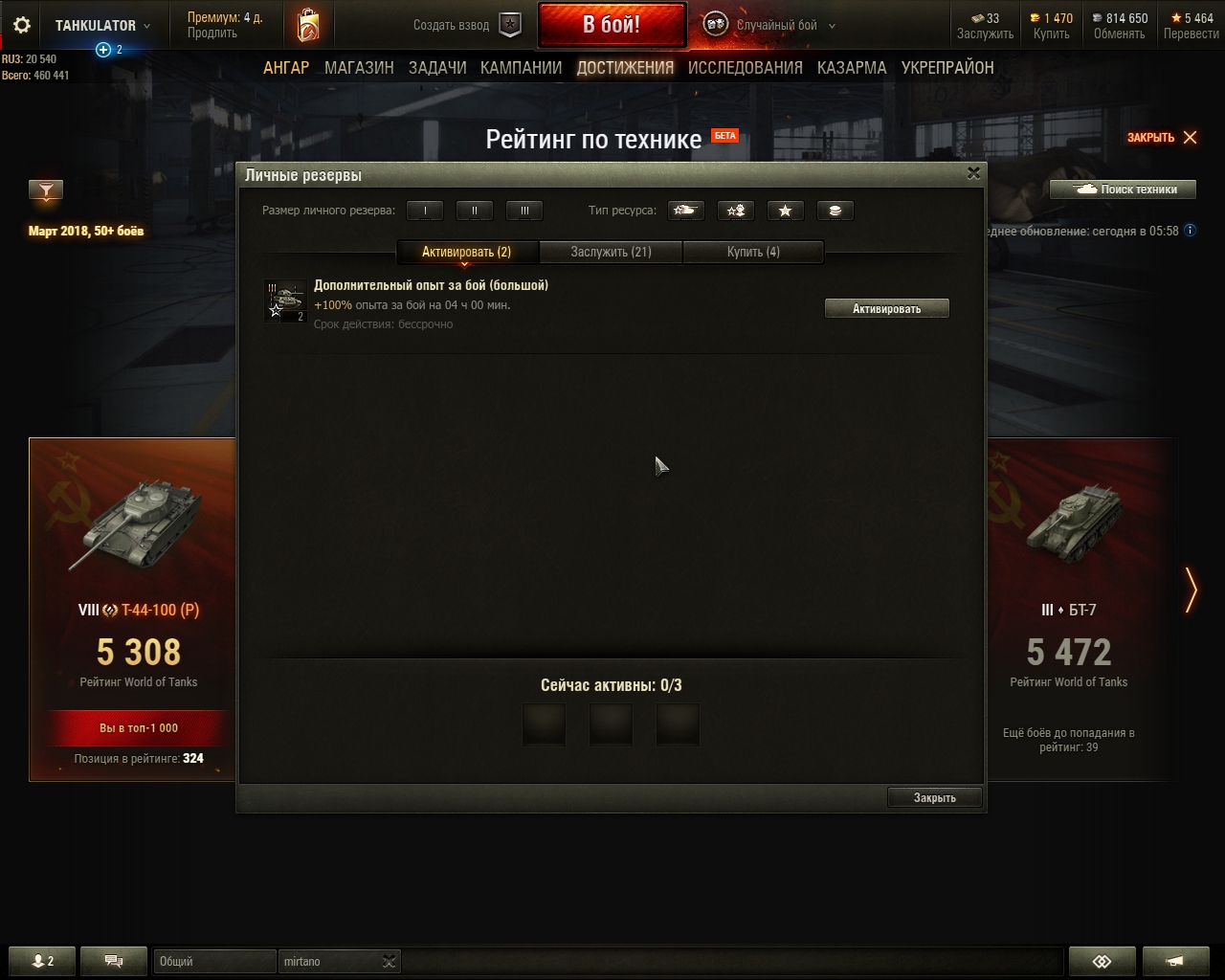The width and height of the screenshot is (1225, 980).
Task: Start battle with the red В бой! button
Action: click(x=612, y=25)
